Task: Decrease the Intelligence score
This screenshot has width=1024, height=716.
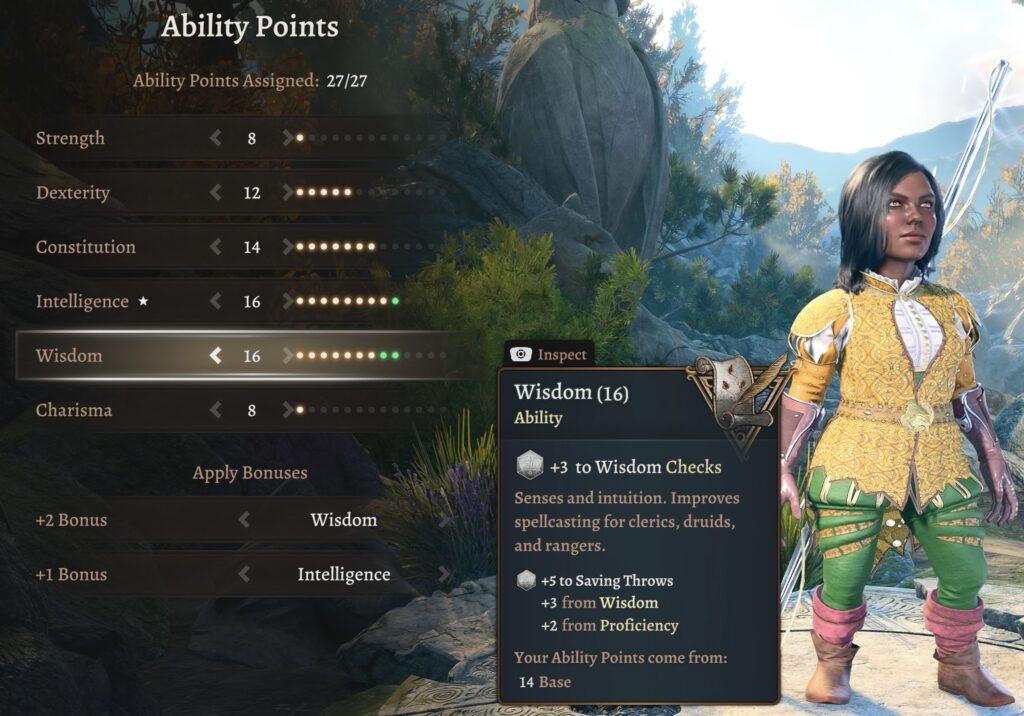Action: 215,301
